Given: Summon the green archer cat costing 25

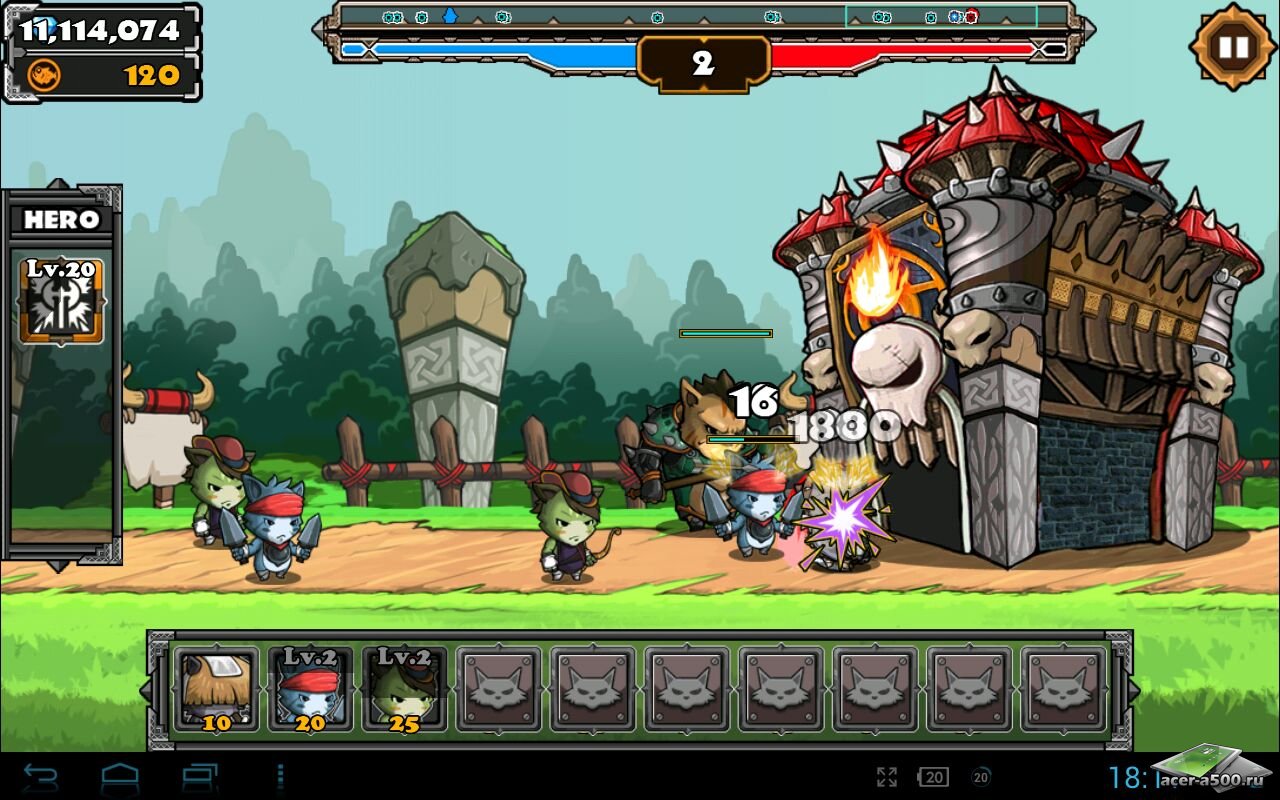Looking at the screenshot, I should coord(404,688).
